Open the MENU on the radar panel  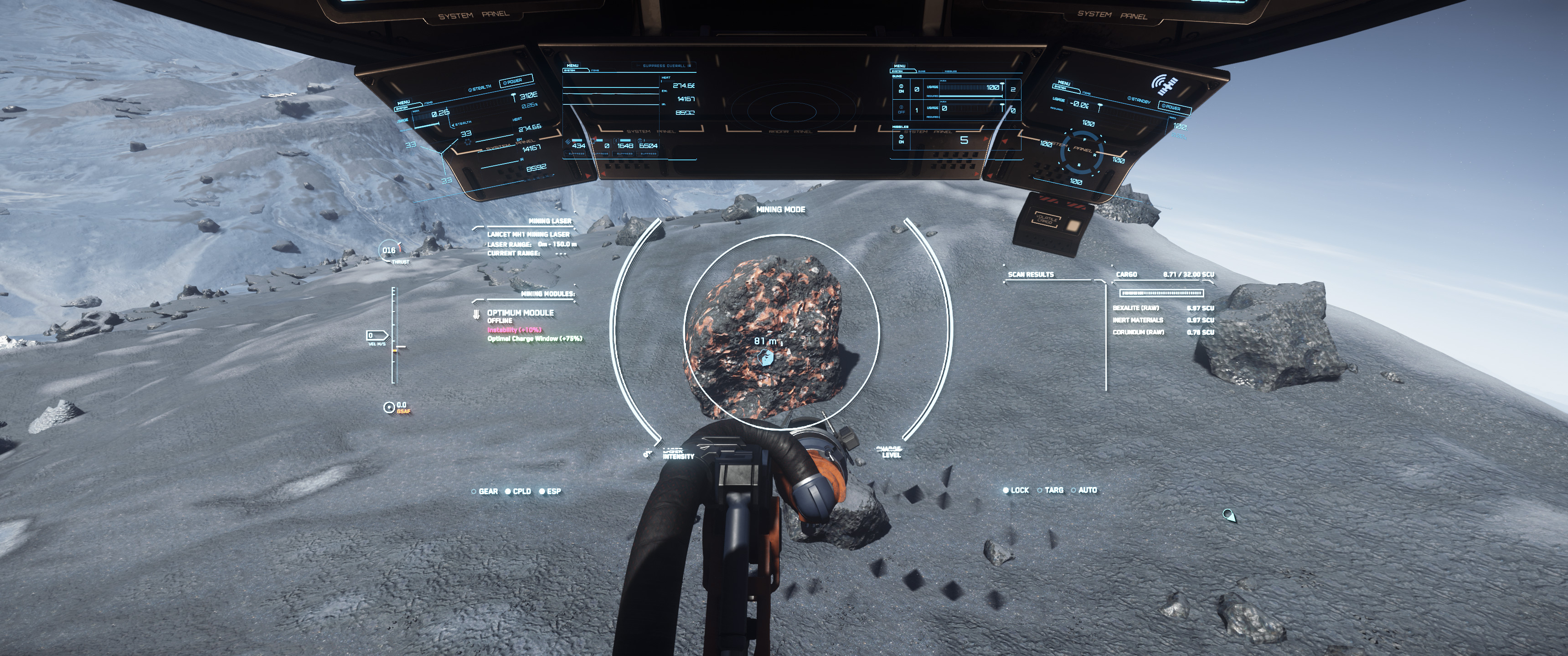tap(573, 65)
